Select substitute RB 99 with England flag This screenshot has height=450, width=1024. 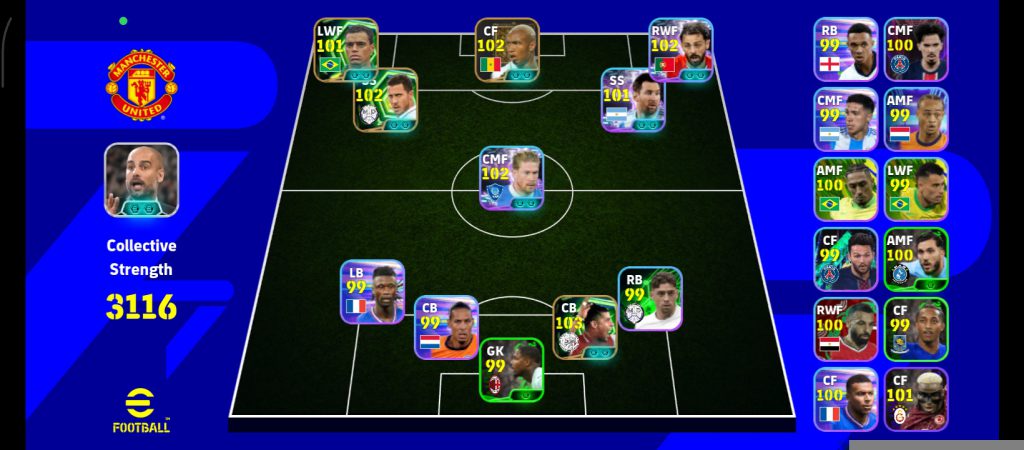coord(845,49)
